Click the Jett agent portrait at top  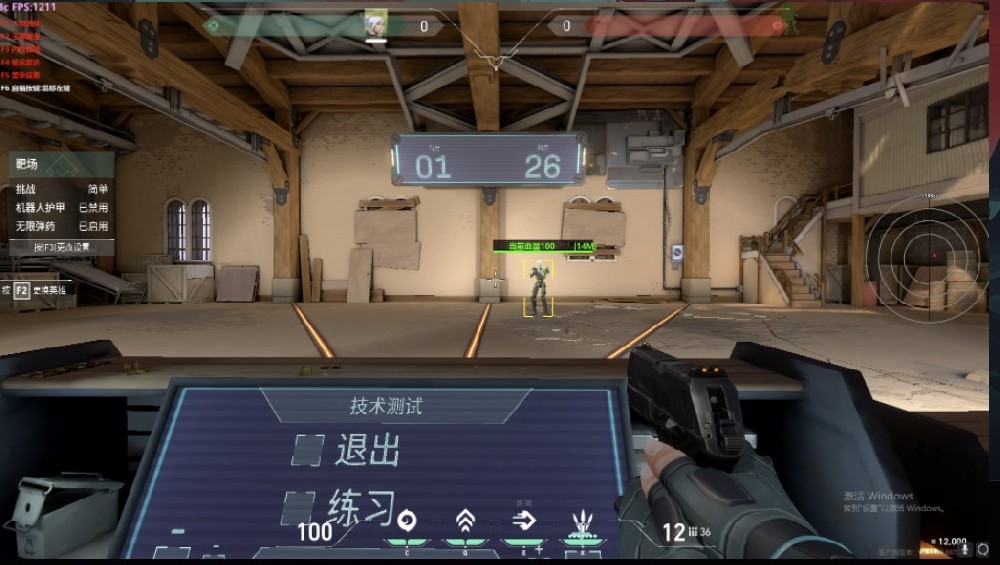pyautogui.click(x=375, y=23)
